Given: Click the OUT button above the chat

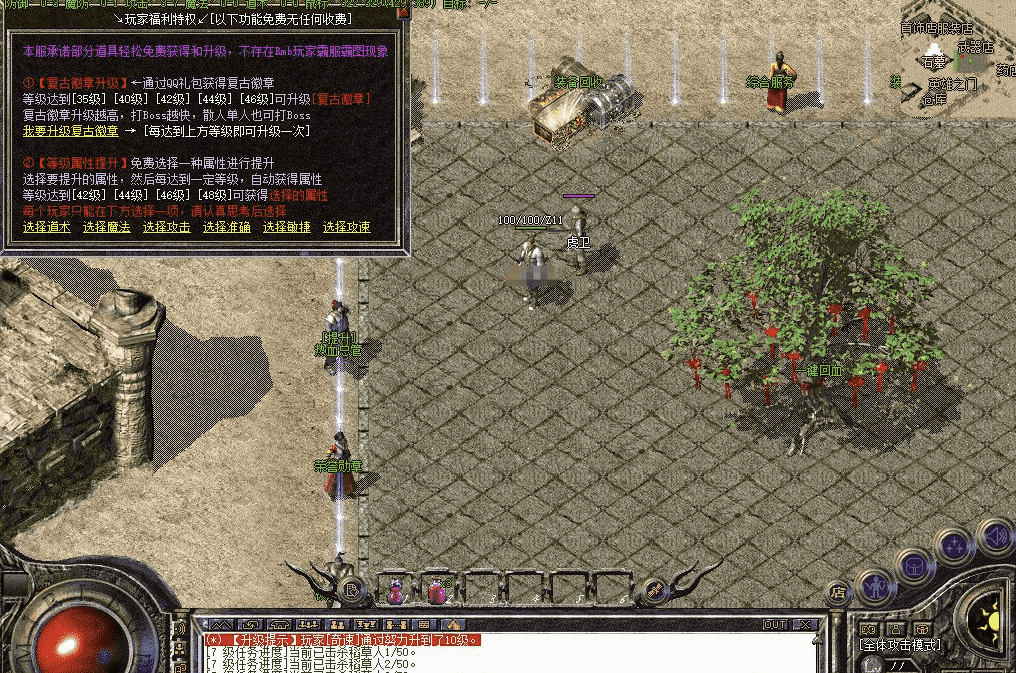Looking at the screenshot, I should point(775,625).
